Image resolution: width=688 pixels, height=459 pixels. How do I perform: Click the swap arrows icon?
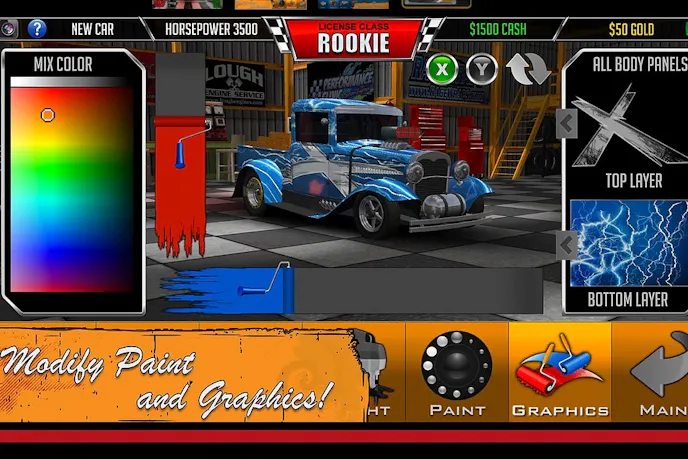528,68
